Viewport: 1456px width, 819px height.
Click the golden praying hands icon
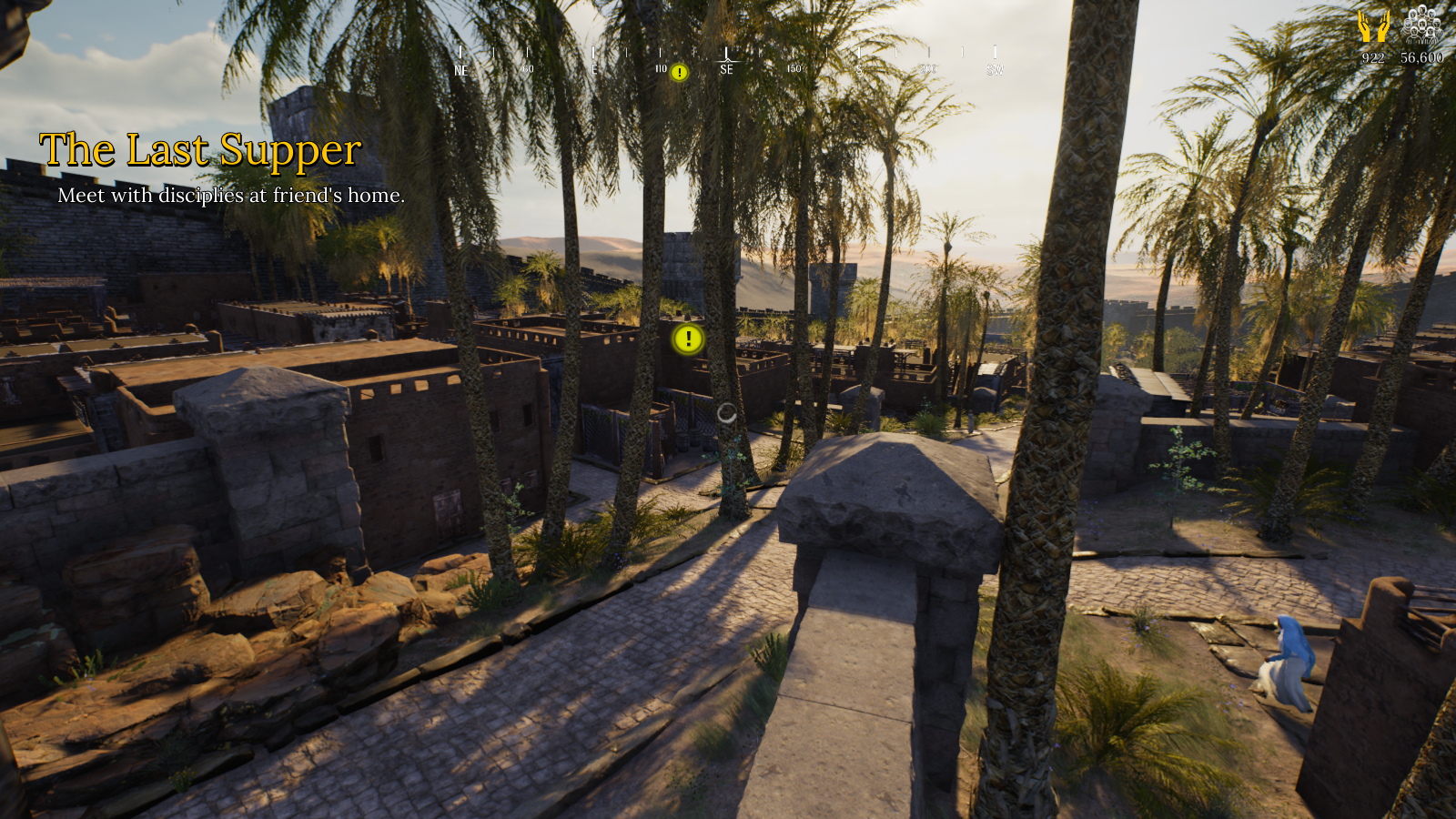pos(1373,25)
